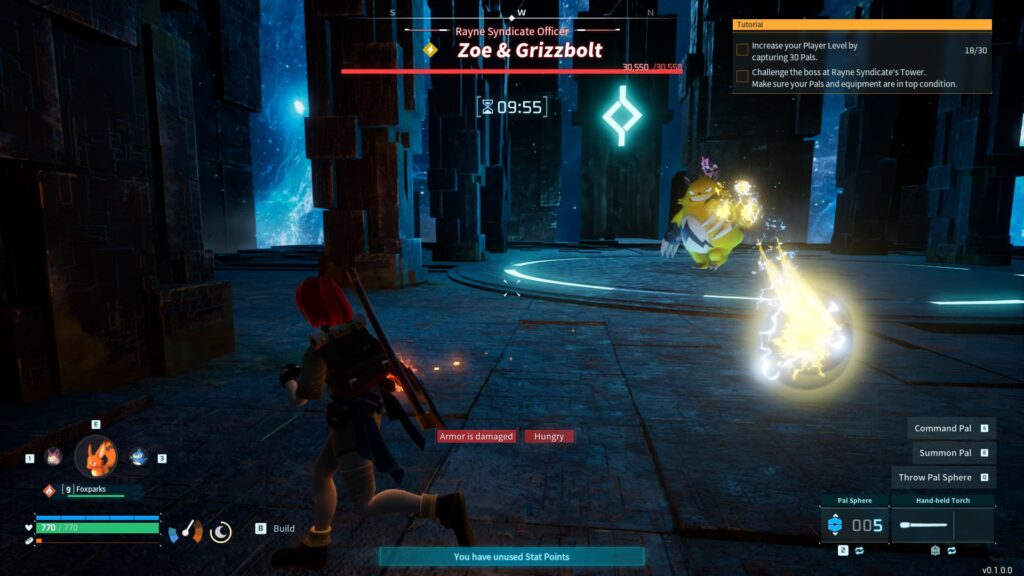Image resolution: width=1024 pixels, height=576 pixels.
Task: Click the orange Tutorial tracker header
Action: tap(862, 24)
